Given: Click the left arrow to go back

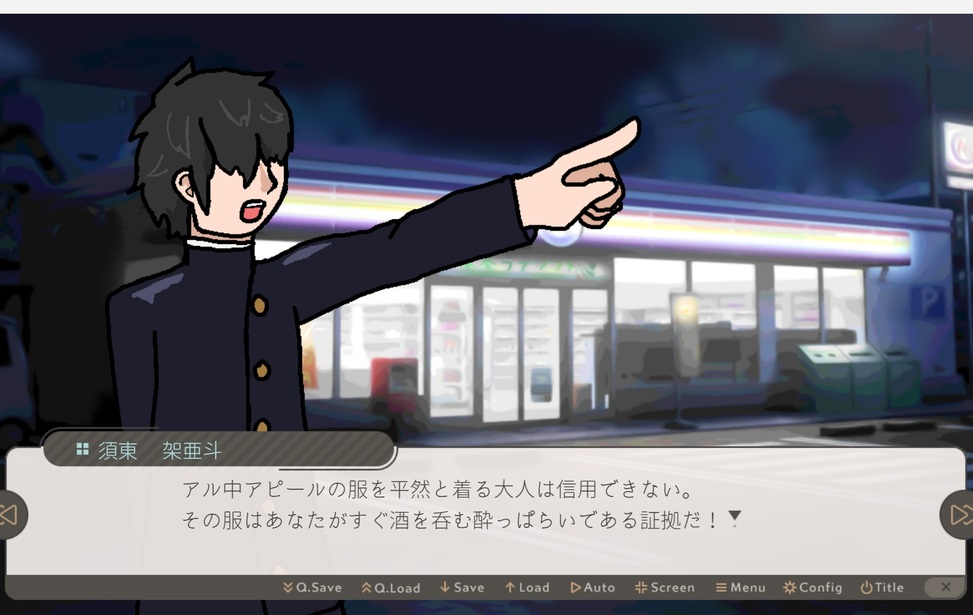Looking at the screenshot, I should tap(9, 515).
